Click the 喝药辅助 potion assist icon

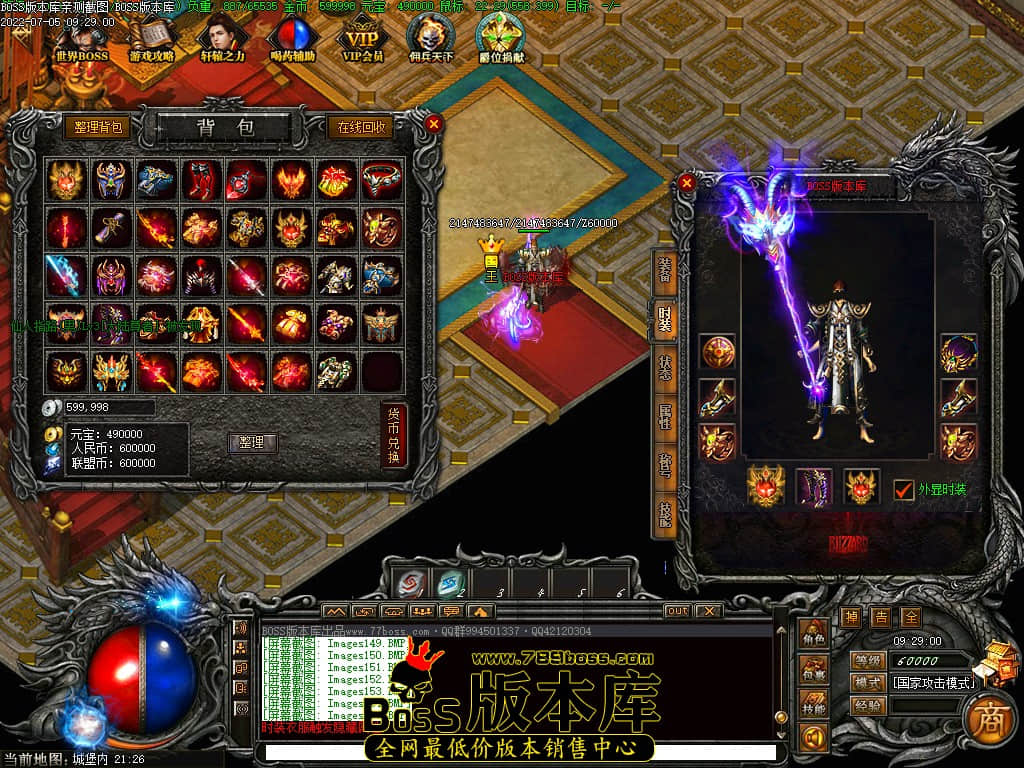pyautogui.click(x=292, y=38)
